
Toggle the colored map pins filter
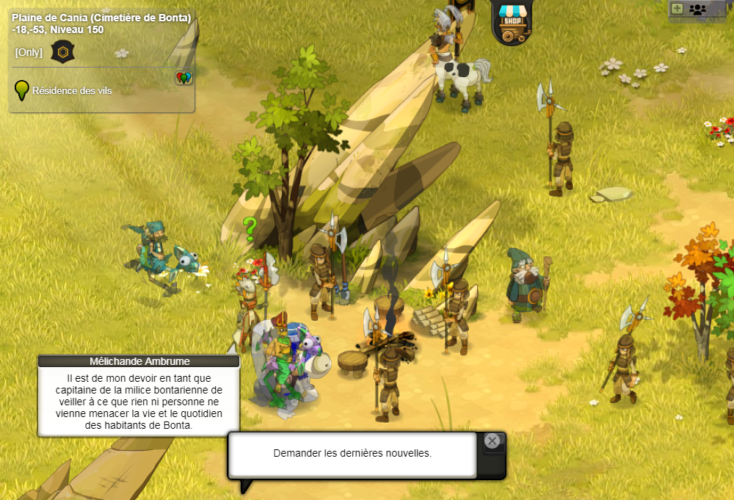pos(183,78)
